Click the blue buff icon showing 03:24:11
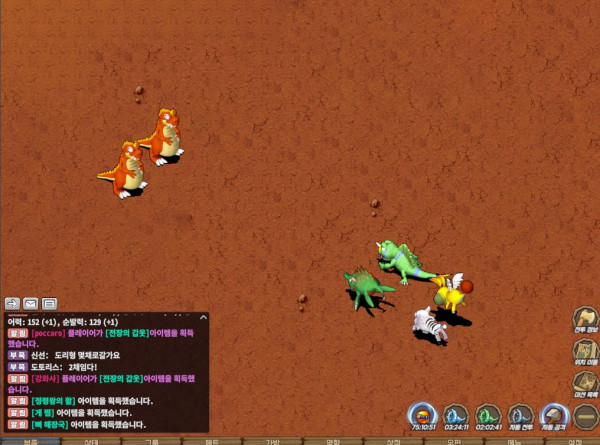The height and width of the screenshot is (445, 600). pos(456,415)
